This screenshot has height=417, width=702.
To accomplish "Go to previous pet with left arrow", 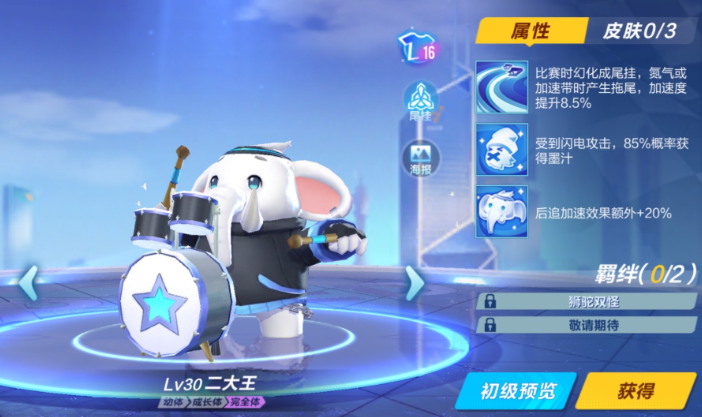I will (27, 283).
